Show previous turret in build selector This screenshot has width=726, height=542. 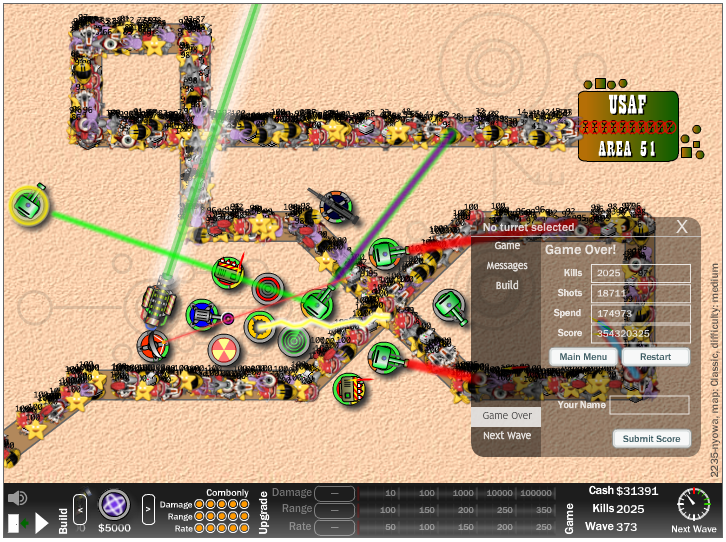click(81, 509)
